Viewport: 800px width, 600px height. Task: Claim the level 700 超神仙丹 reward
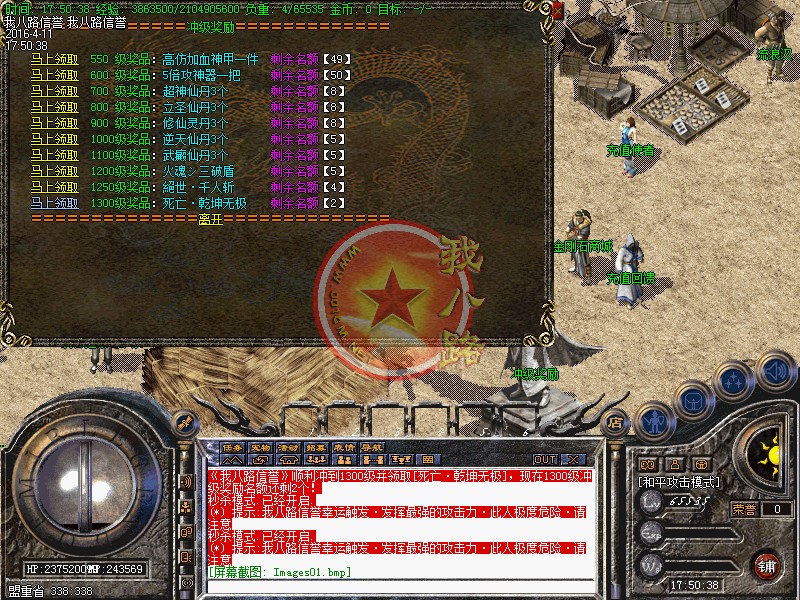54,91
